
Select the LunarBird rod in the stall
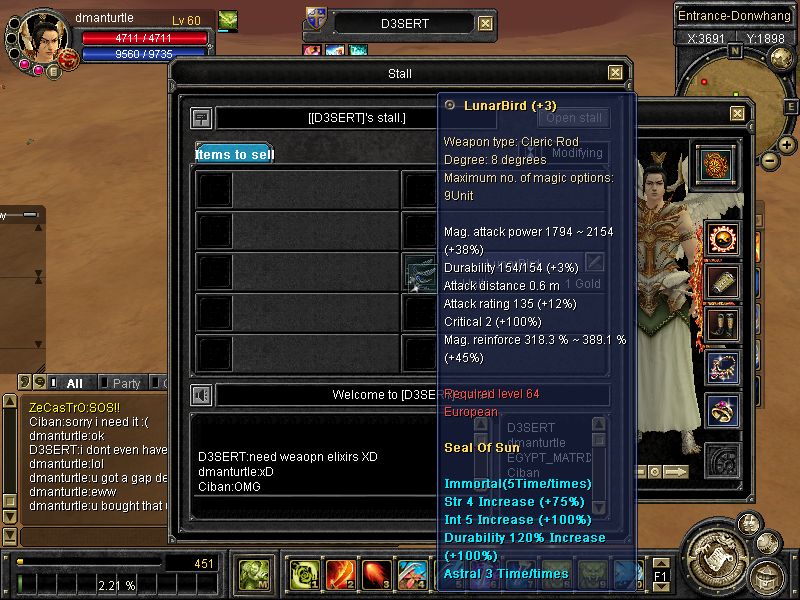(419, 271)
